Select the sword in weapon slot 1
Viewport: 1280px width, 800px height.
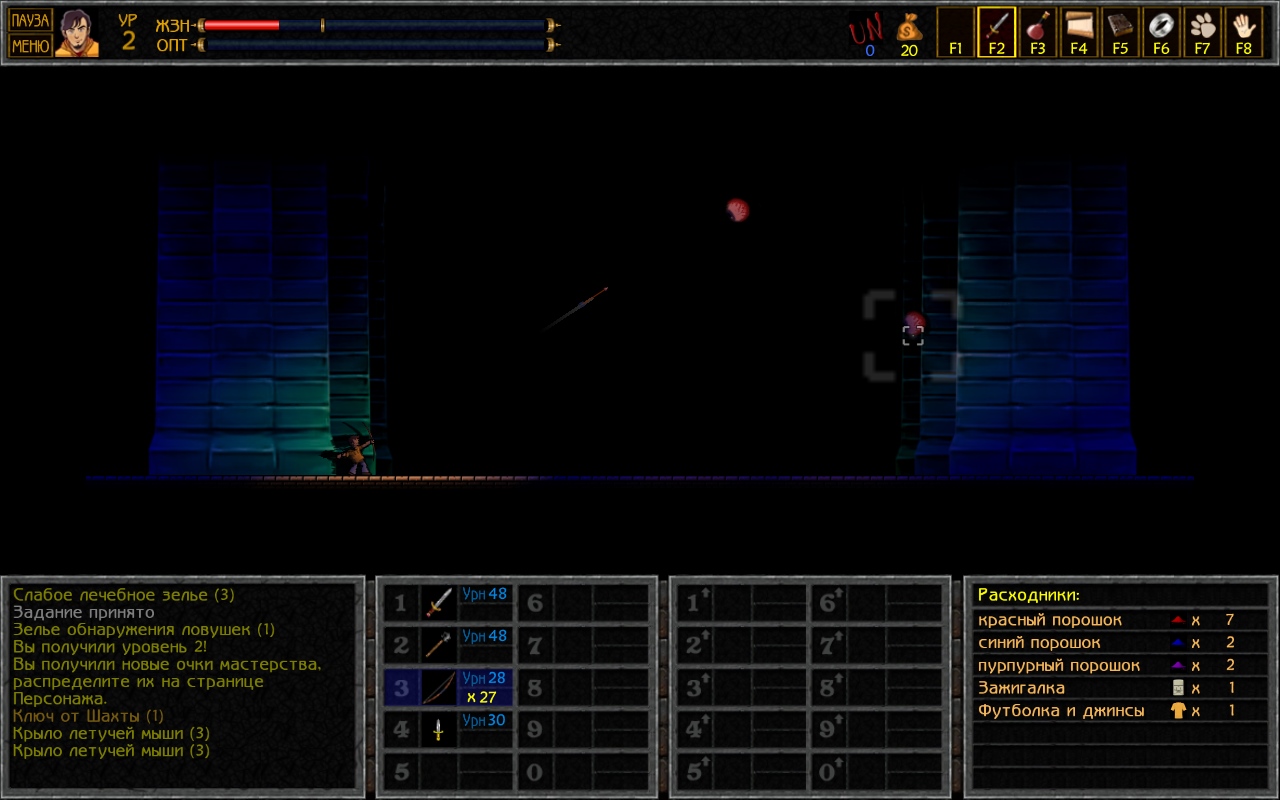[x=439, y=602]
